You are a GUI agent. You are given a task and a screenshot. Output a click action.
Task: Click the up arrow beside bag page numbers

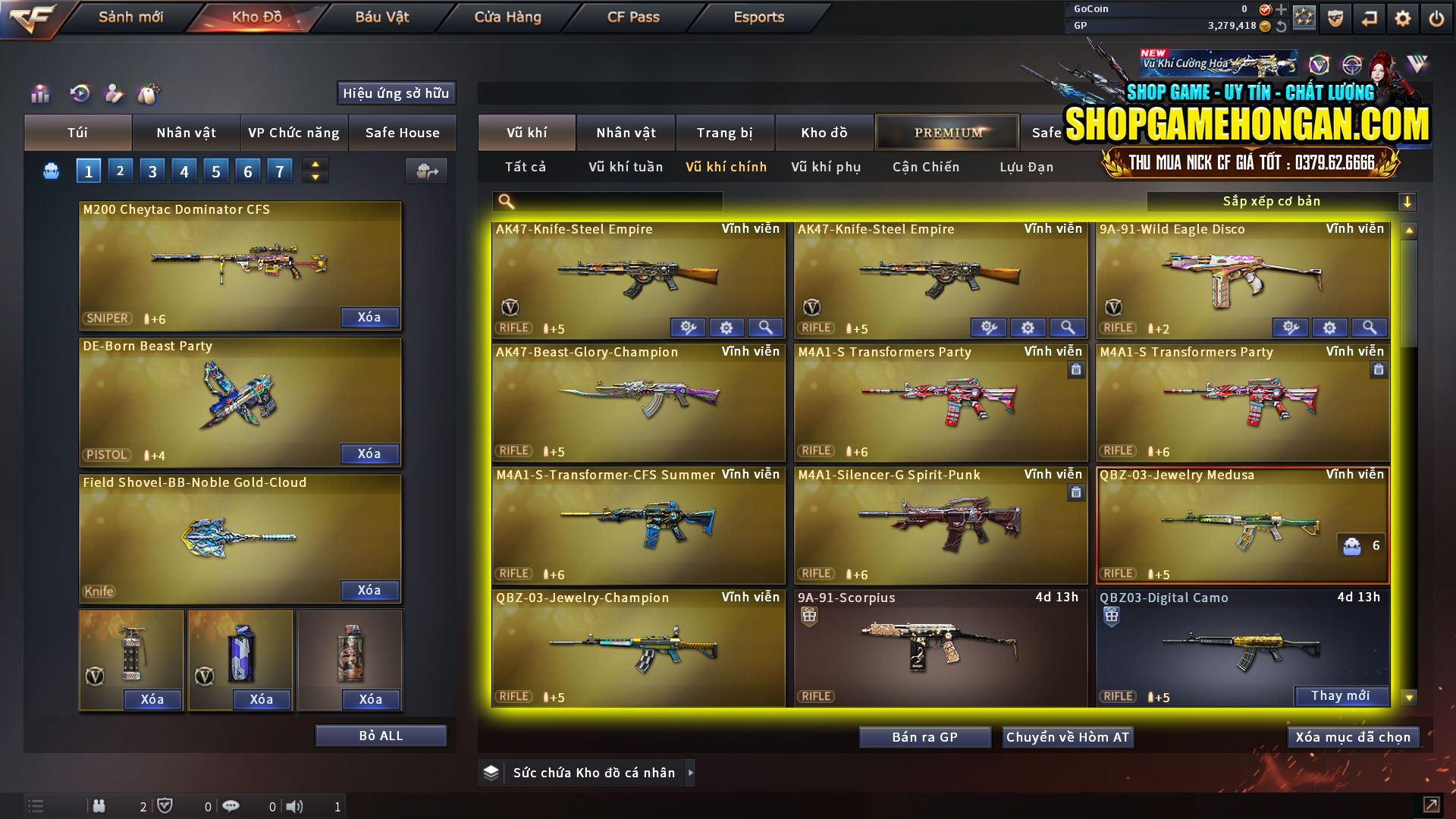click(x=315, y=165)
